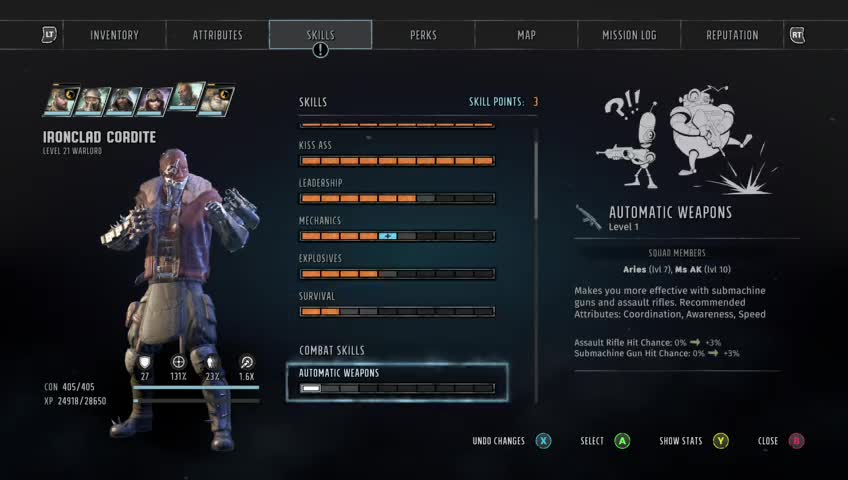Image resolution: width=848 pixels, height=480 pixels.
Task: Select the Kiss Ass skill bar
Action: point(397,160)
